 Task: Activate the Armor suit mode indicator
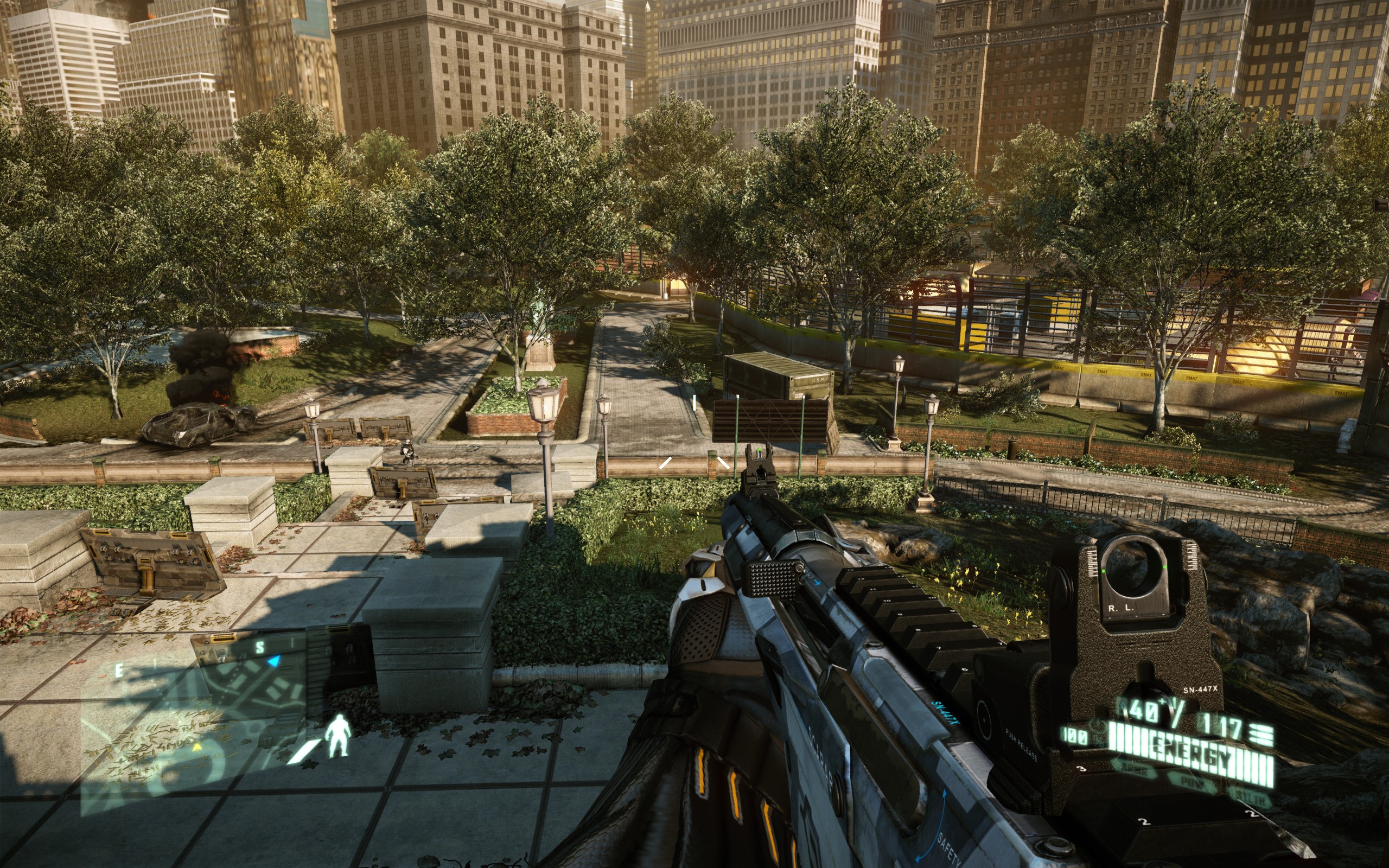click(x=1134, y=768)
